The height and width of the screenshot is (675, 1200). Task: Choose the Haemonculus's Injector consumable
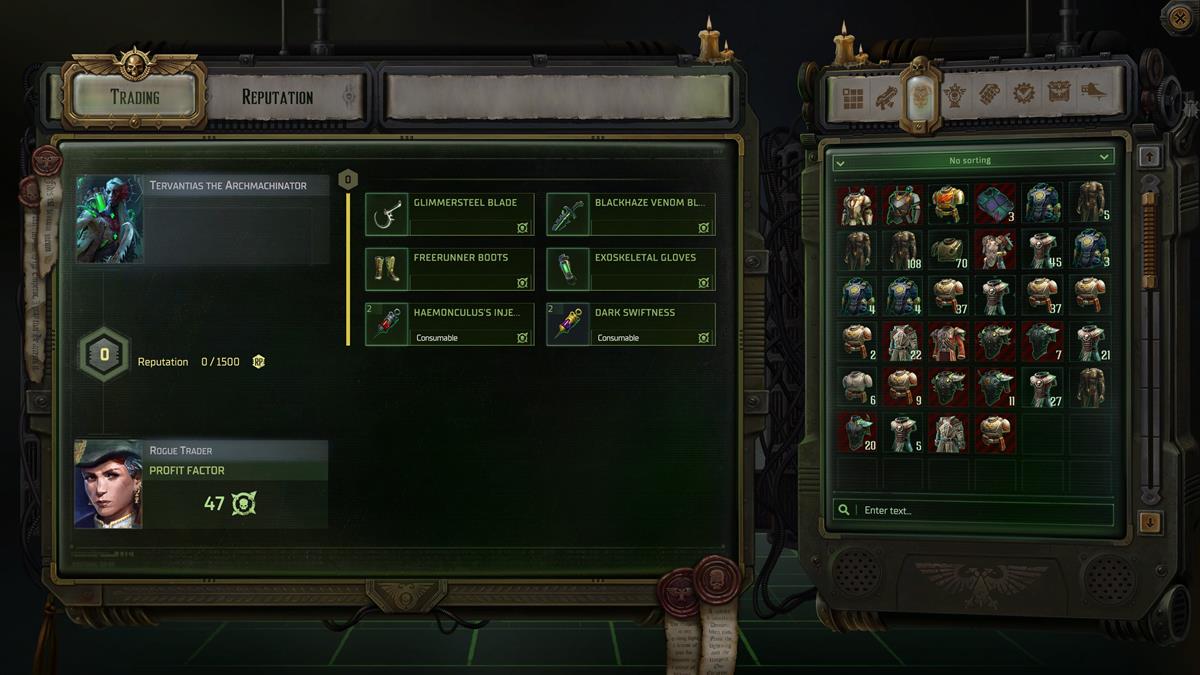tap(450, 324)
